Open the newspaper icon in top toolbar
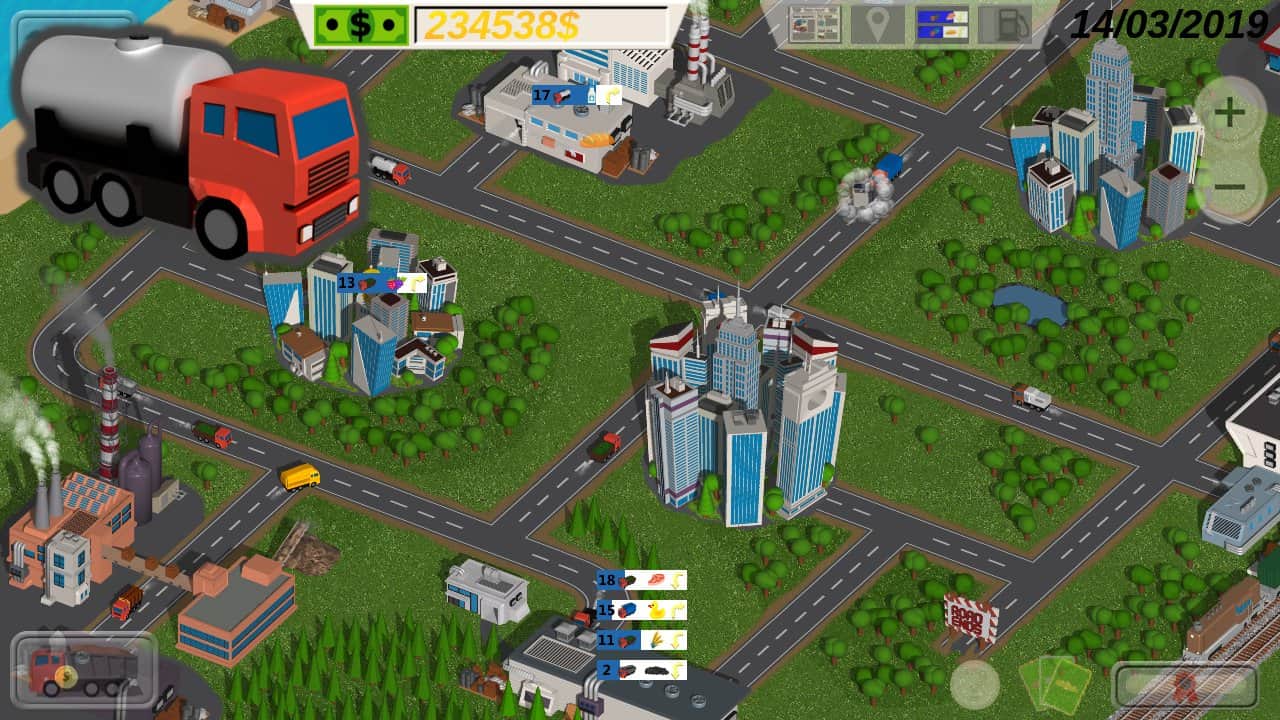 [x=815, y=25]
